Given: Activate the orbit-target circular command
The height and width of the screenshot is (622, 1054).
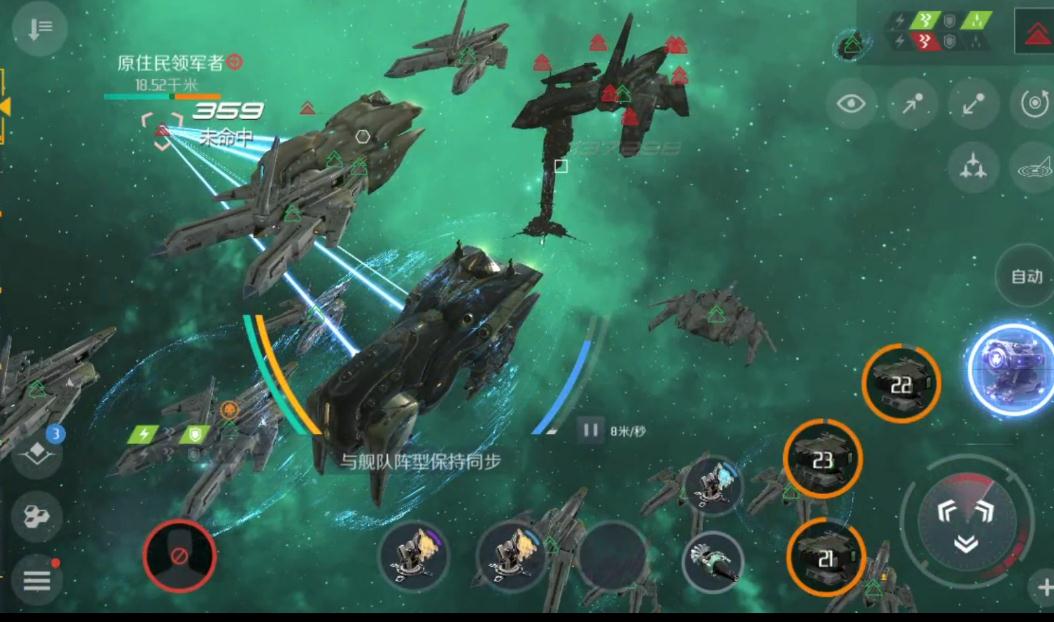Looking at the screenshot, I should pos(1032,103).
